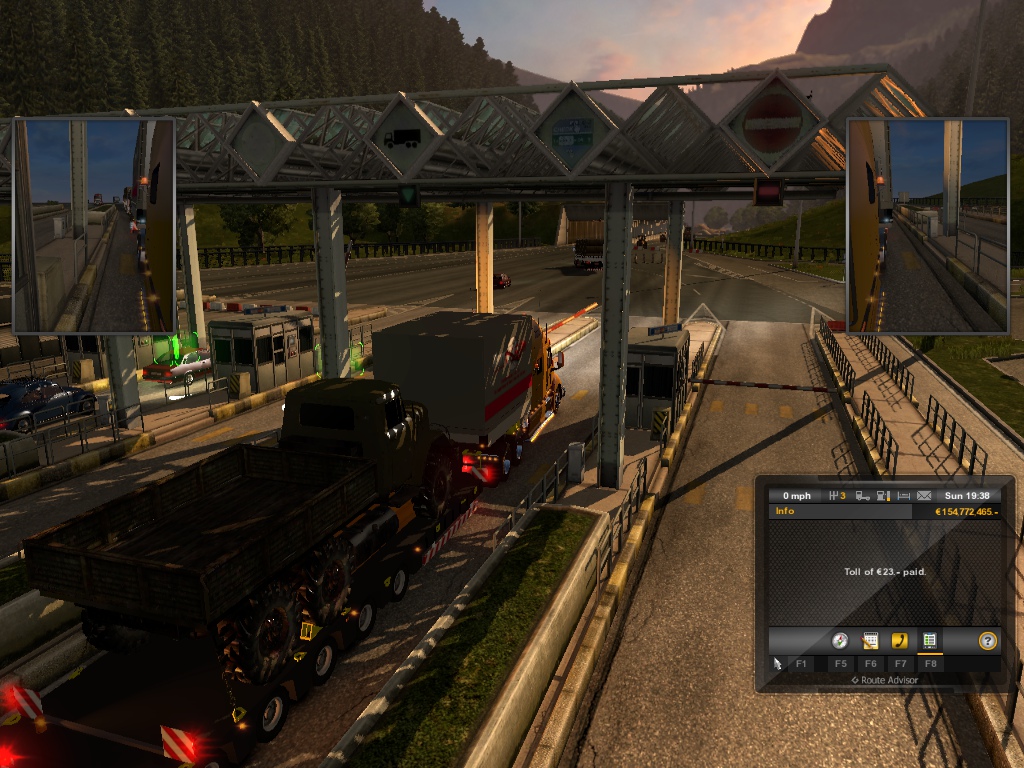Switch to the calendar job info tab

pyautogui.click(x=870, y=641)
